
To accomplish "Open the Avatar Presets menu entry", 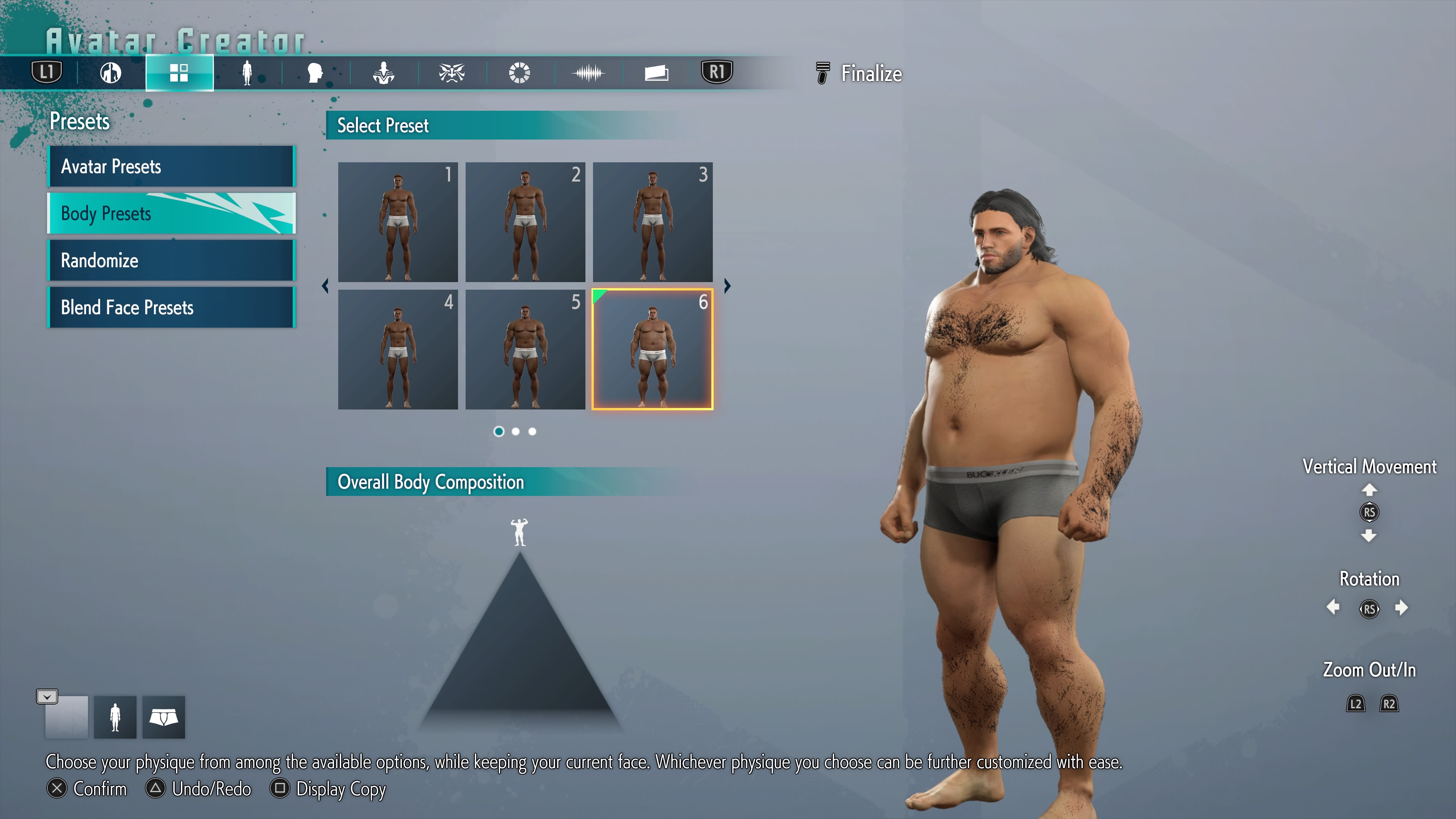I will (x=171, y=167).
